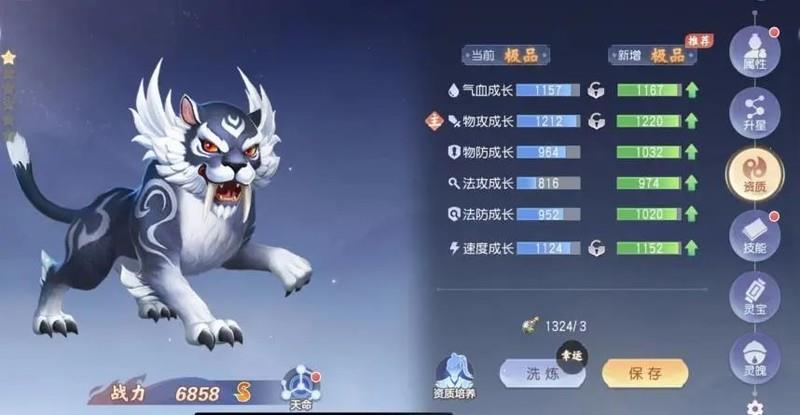Select the 资质 aptitude tab
Viewport: 800px width, 415px height.
754,173
